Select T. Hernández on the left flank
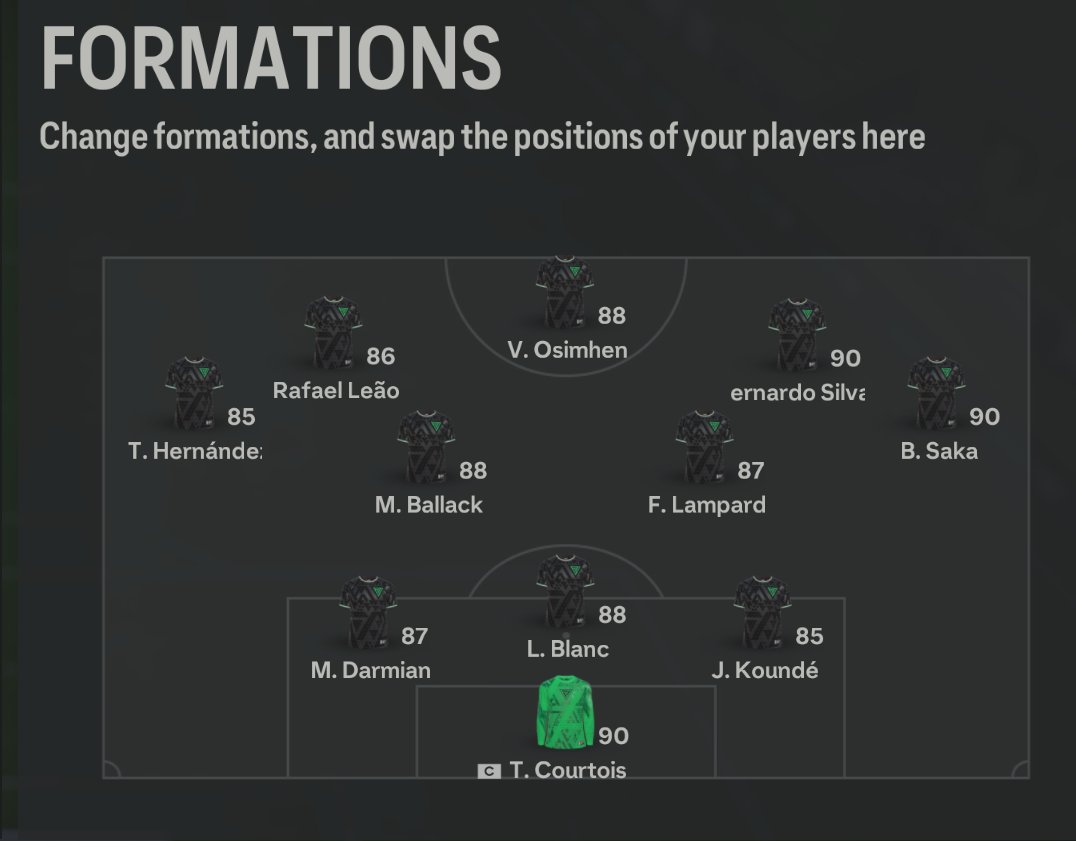This screenshot has width=1076, height=841. pos(194,394)
